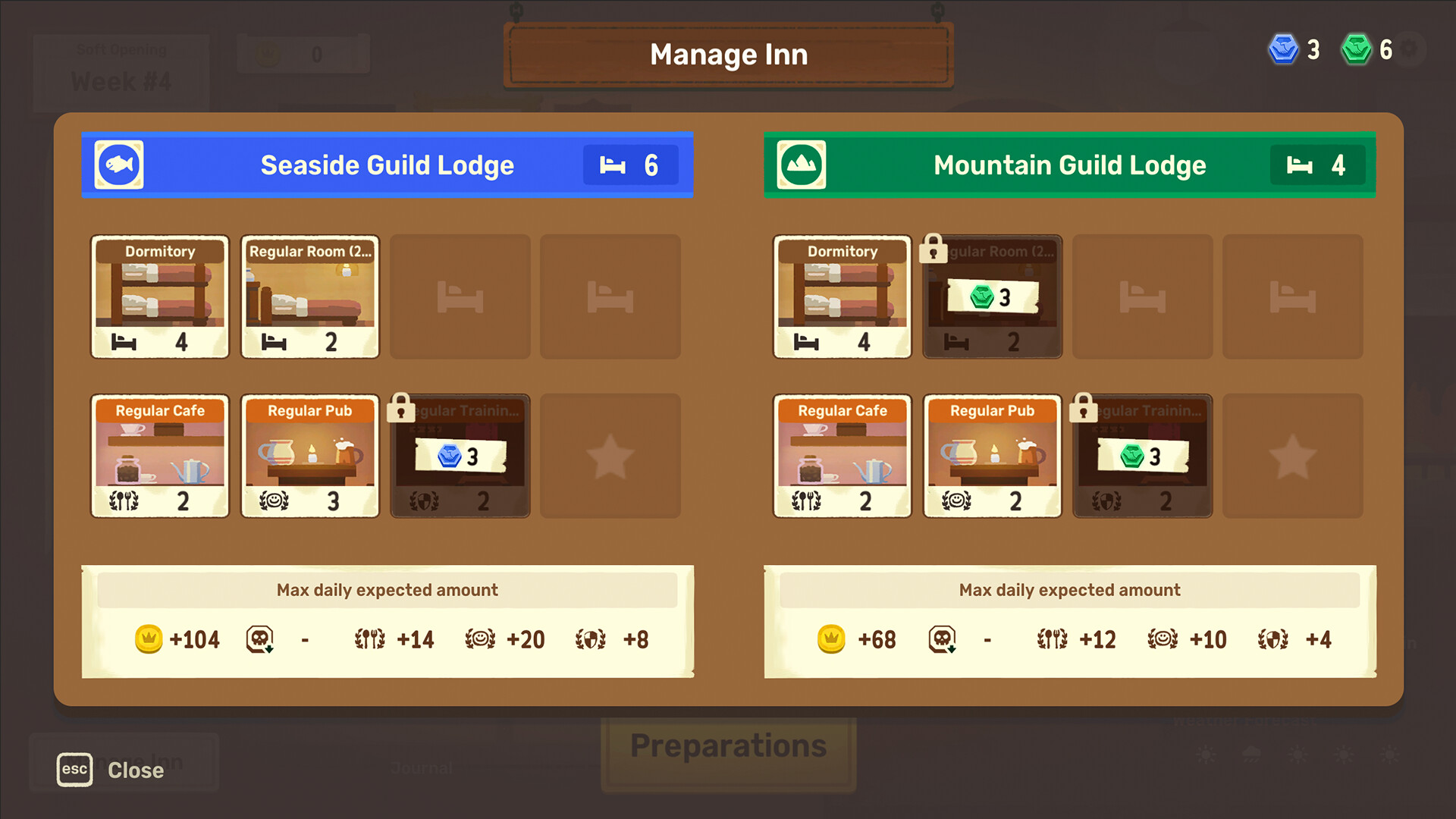Viewport: 1456px width, 819px height.
Task: Click the skull icon in Mountain lodge earnings row
Action: click(x=943, y=639)
